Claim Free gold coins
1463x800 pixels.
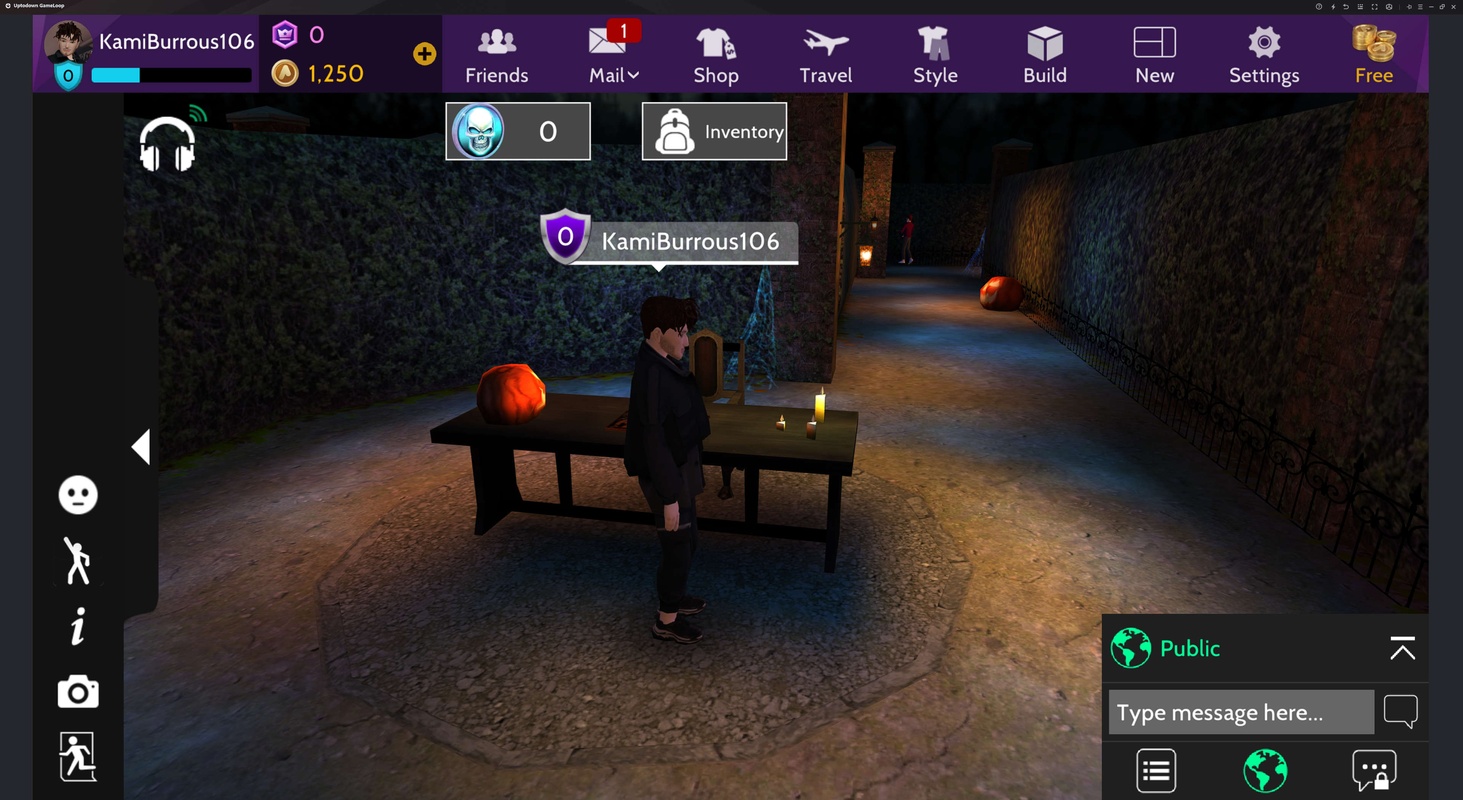[1373, 56]
